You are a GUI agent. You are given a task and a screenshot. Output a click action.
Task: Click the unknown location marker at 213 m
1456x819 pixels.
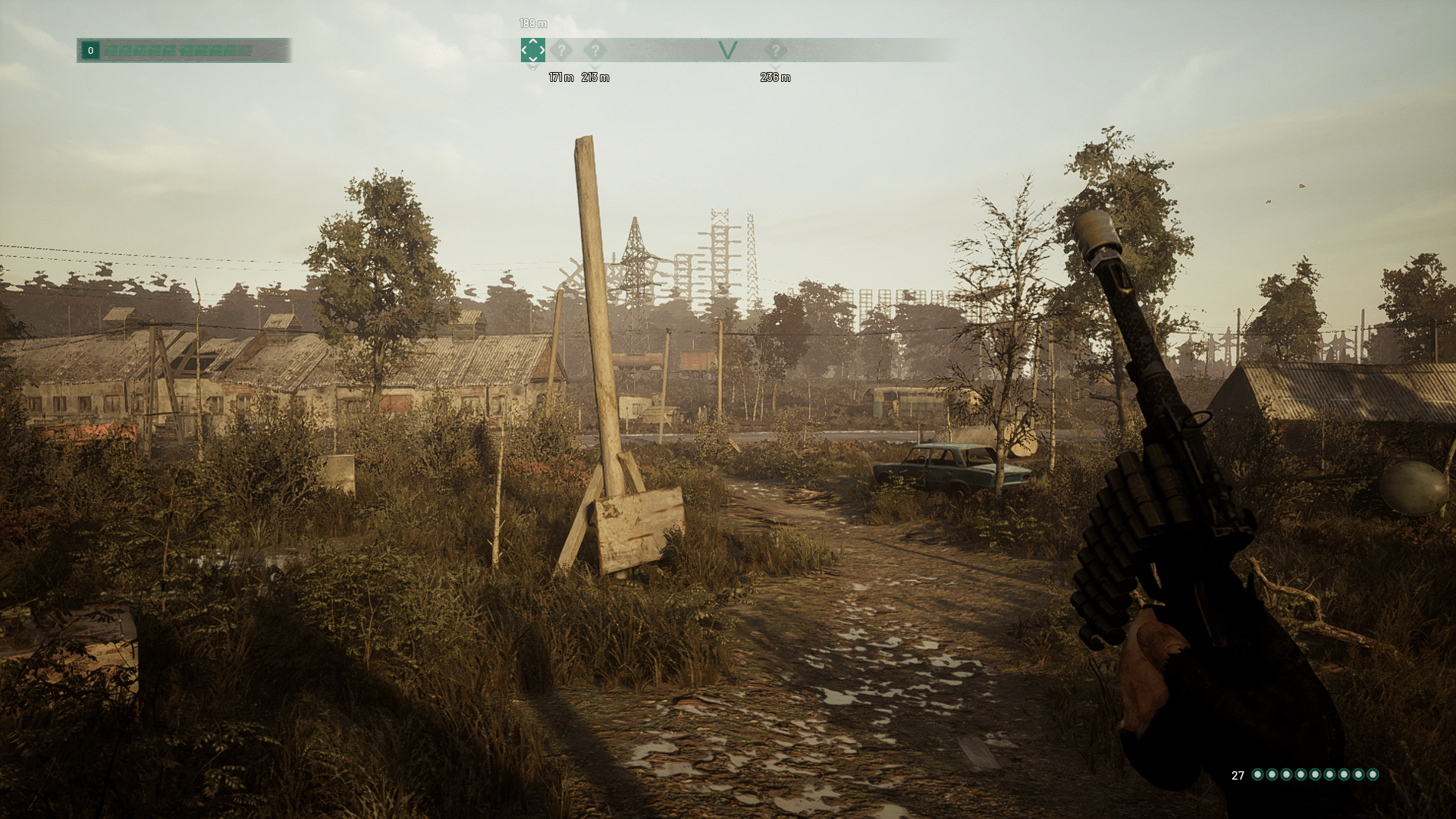pos(595,51)
